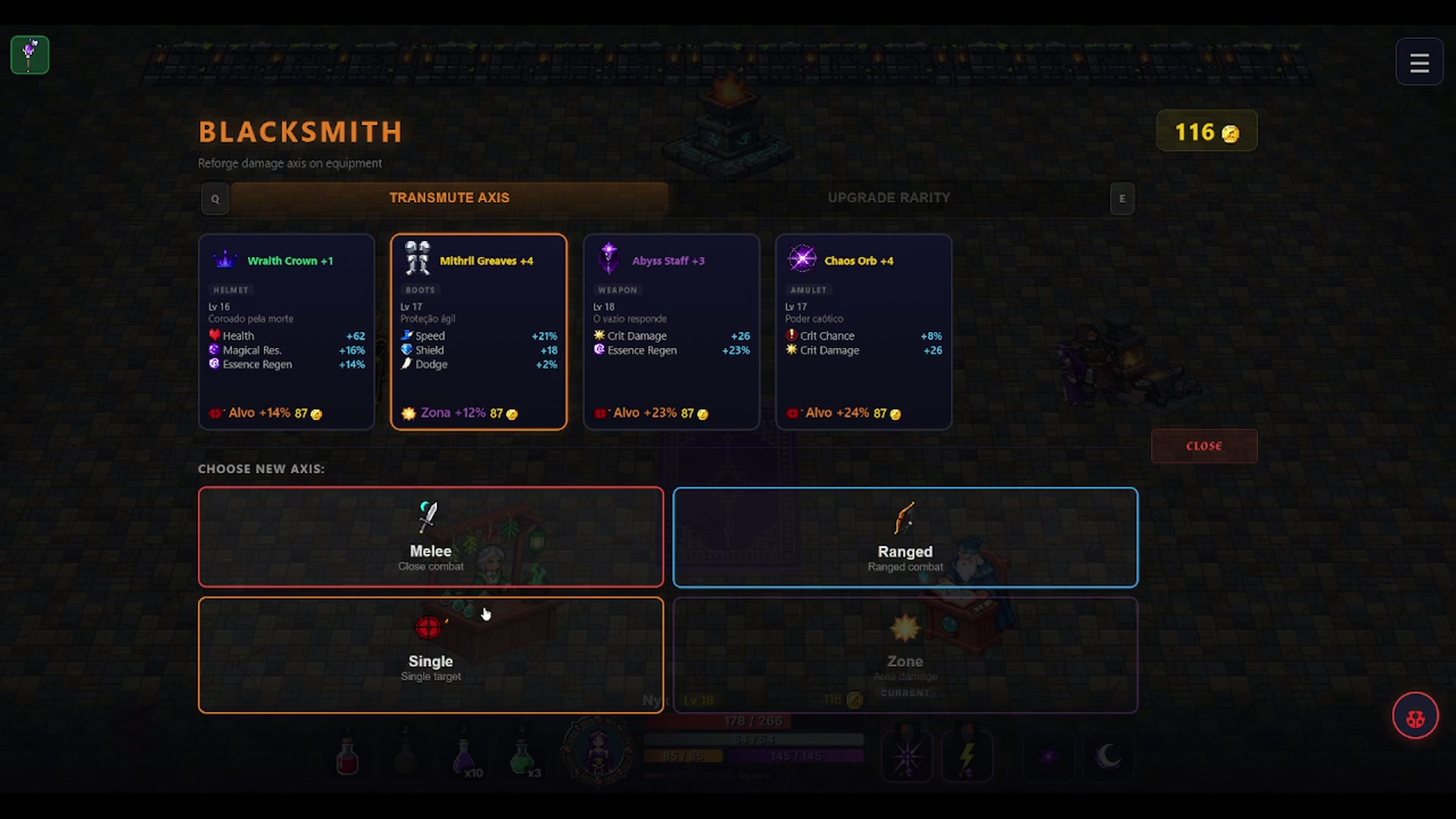Select the Wraith Crown +1 helmet card
The image size is (1456, 819).
287,331
